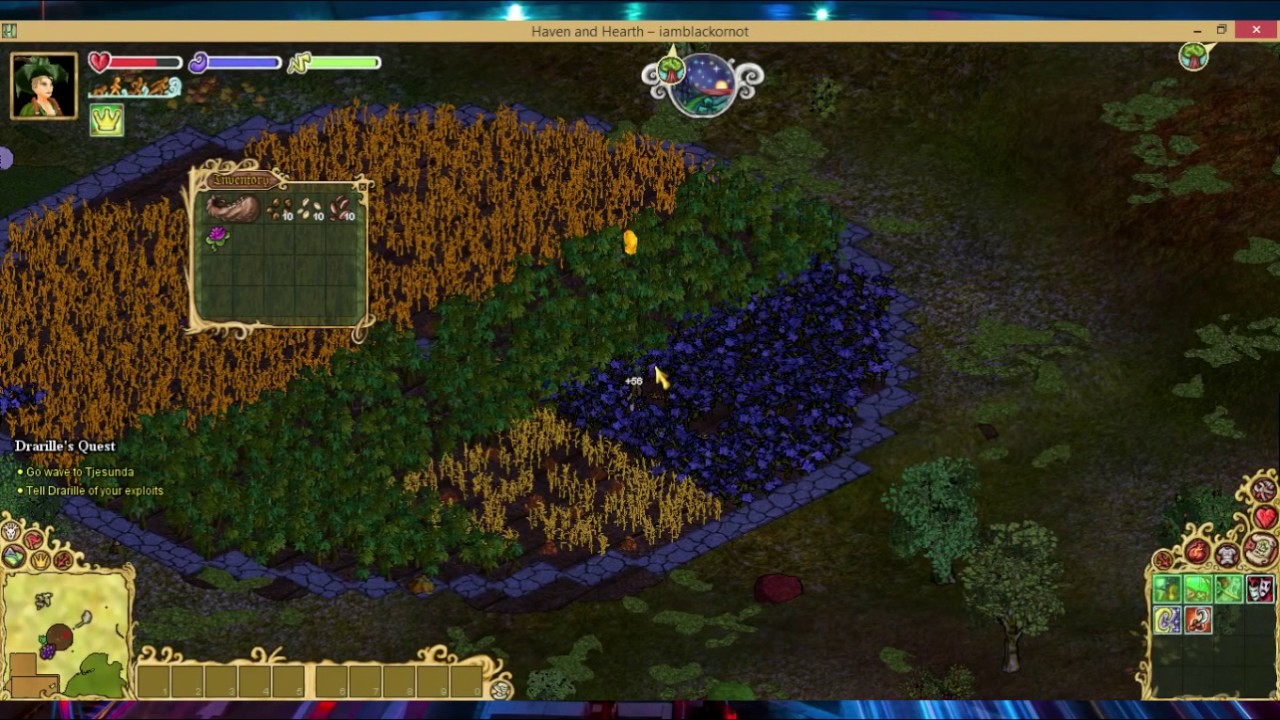Click the calendar moon-phase dial
Screen dimensions: 1280x720
coord(702,84)
